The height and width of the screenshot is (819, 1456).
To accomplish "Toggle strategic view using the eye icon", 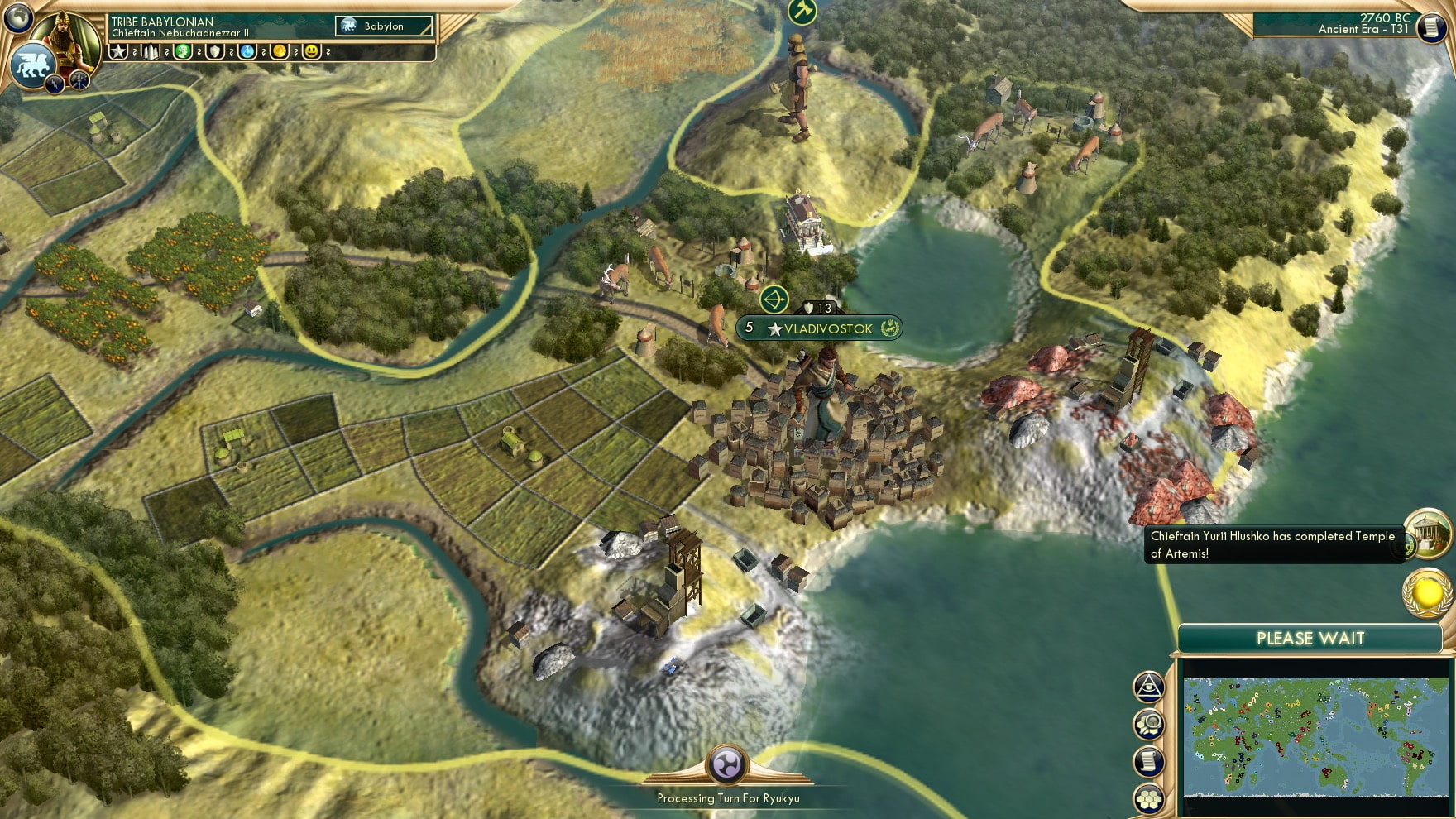I will (x=1147, y=685).
